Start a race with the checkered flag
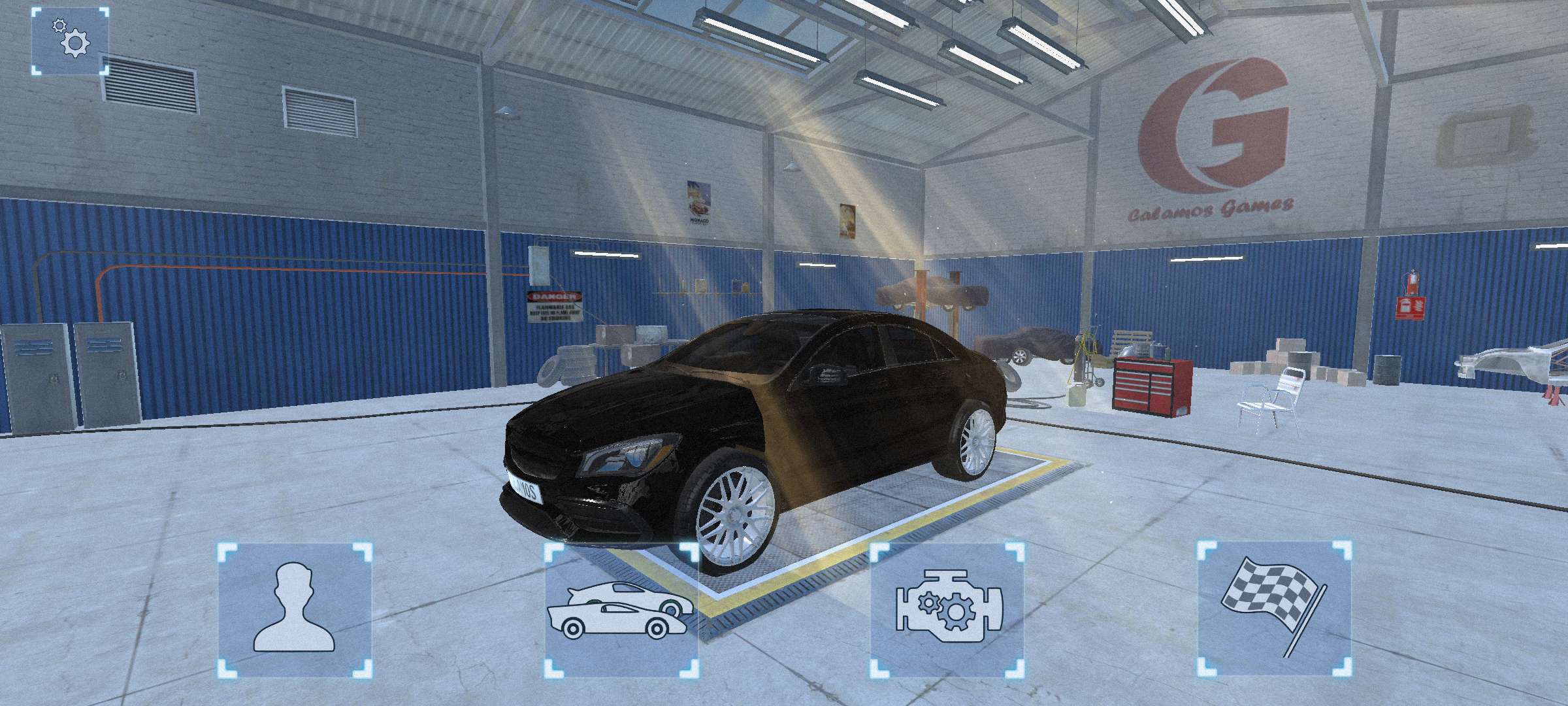The height and width of the screenshot is (706, 1568). [x=1275, y=610]
